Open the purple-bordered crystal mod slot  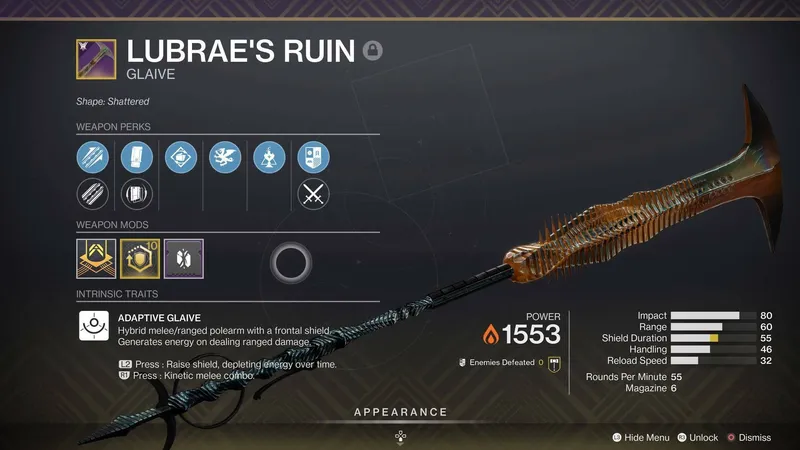[182, 258]
